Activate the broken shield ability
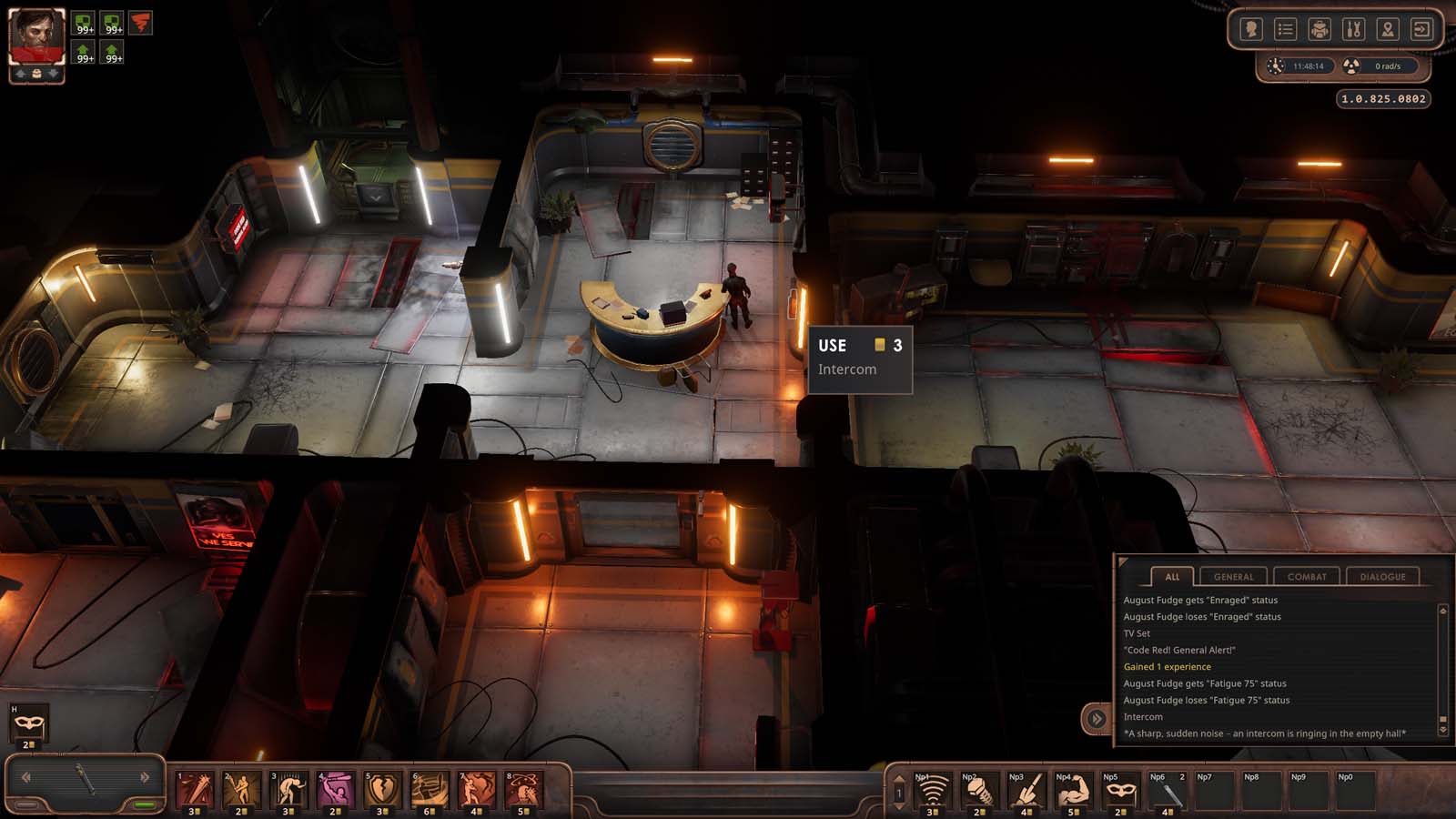Viewport: 1456px width, 819px height. [382, 790]
